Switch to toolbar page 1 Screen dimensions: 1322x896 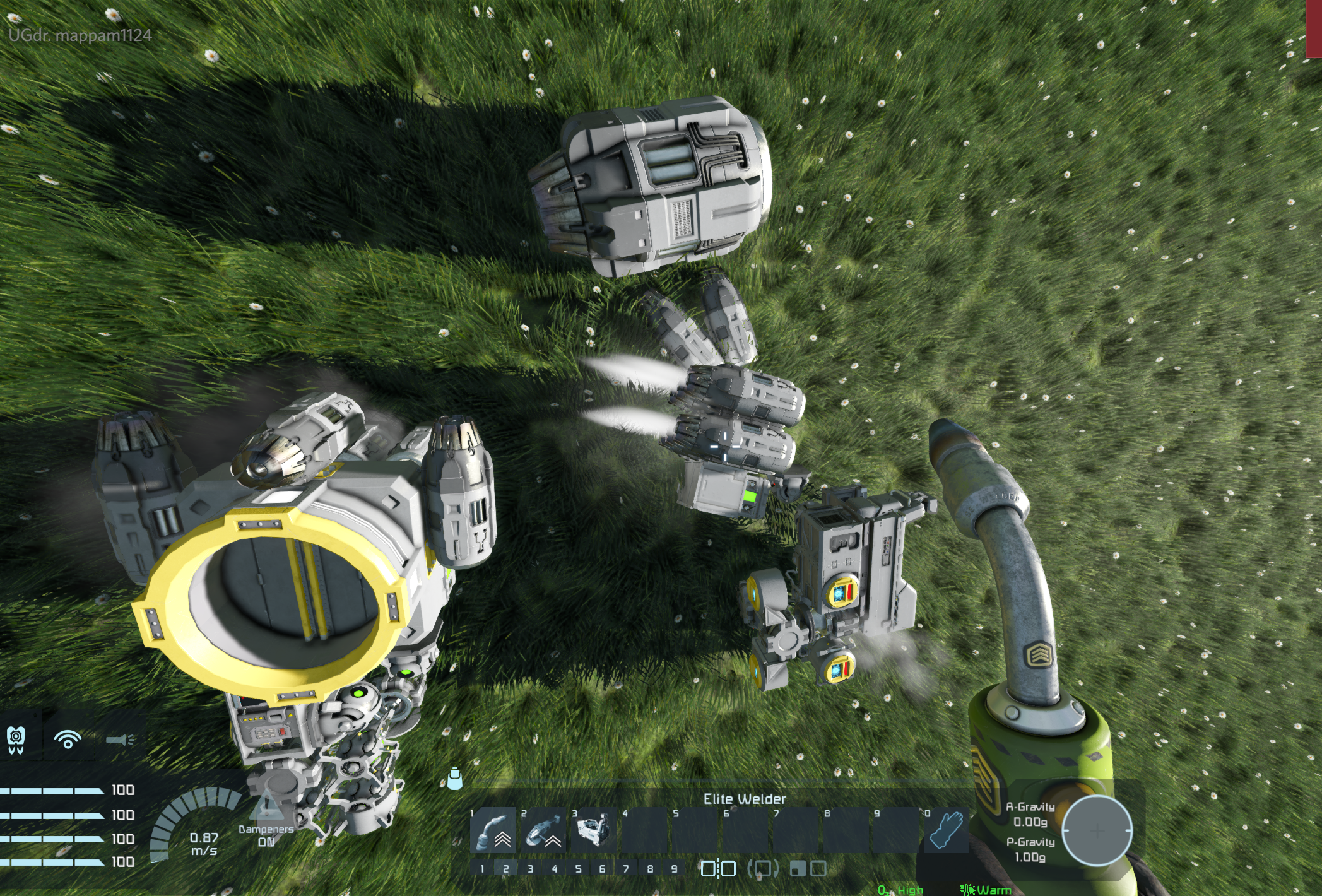pyautogui.click(x=482, y=869)
